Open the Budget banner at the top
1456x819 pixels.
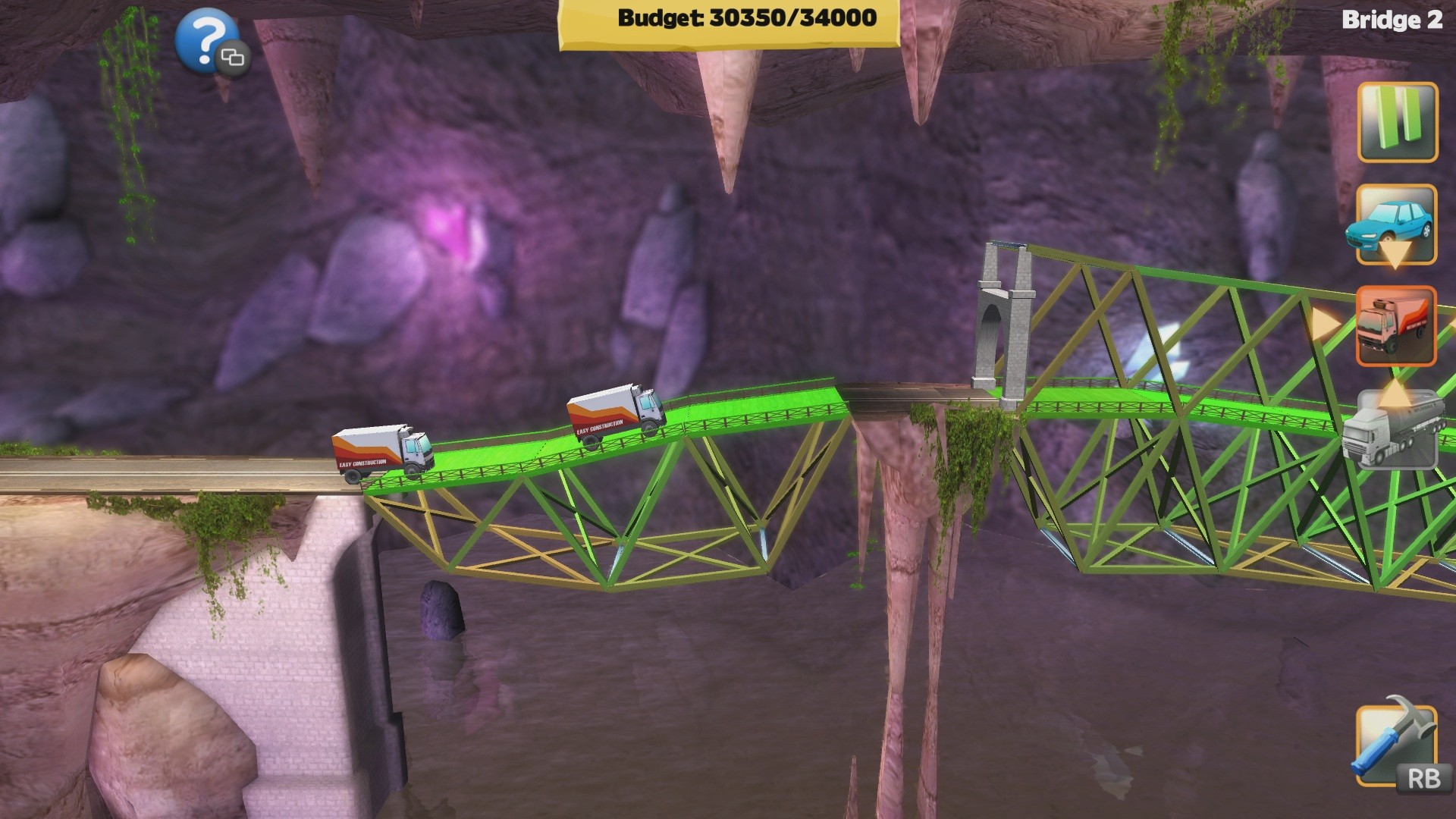728,19
